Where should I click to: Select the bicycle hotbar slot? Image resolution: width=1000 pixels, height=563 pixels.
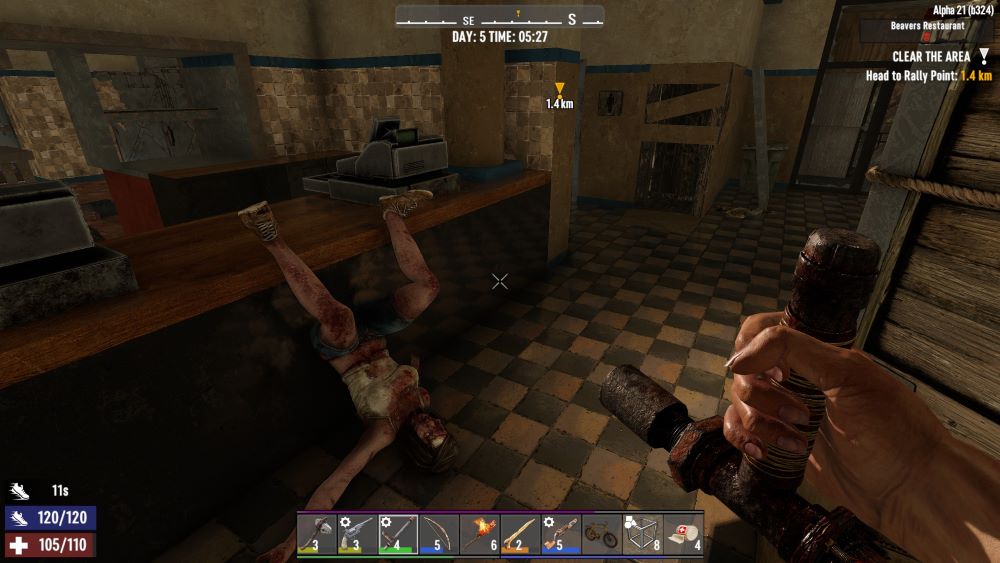(602, 534)
